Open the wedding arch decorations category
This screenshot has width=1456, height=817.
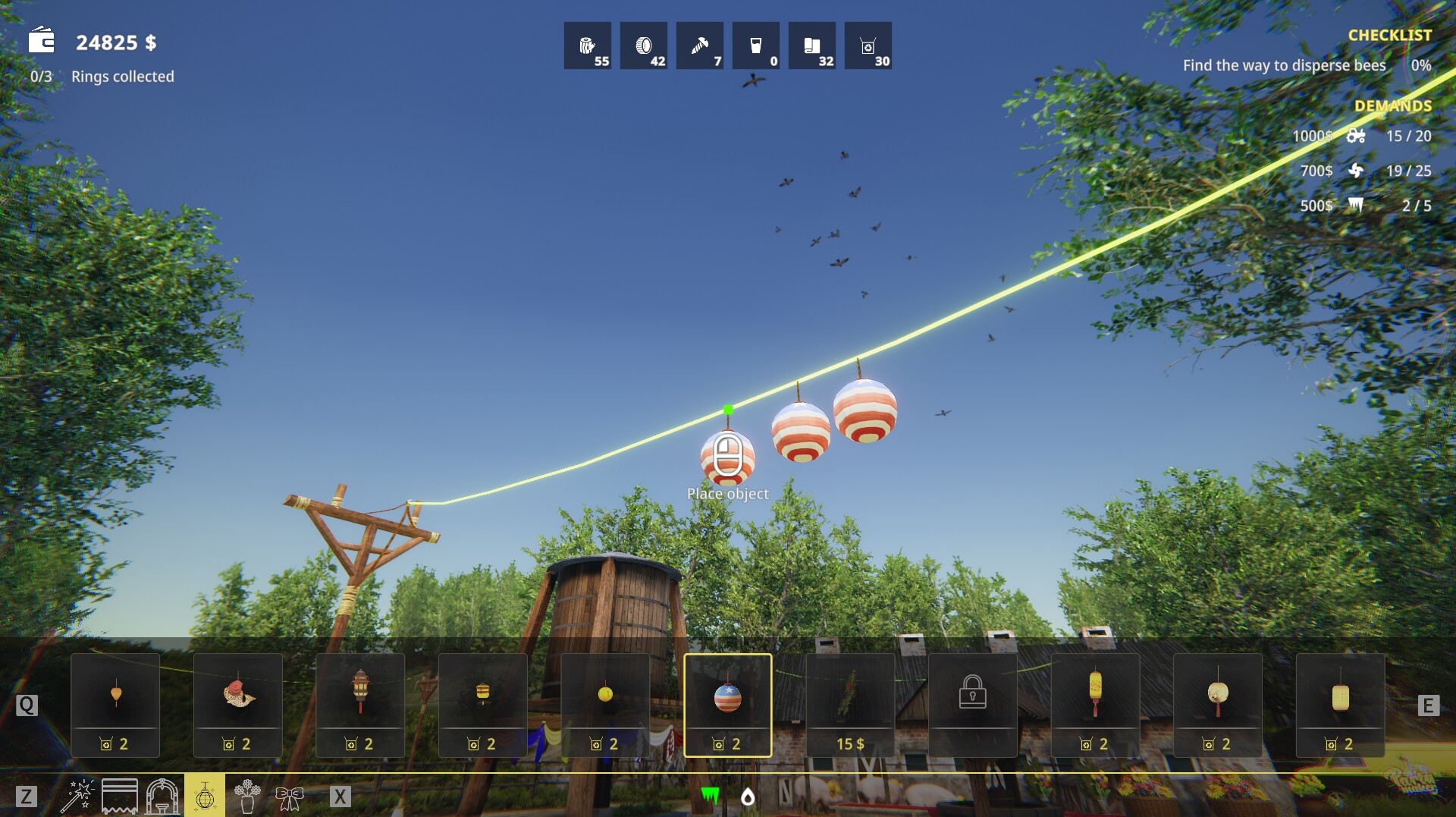pyautogui.click(x=162, y=797)
